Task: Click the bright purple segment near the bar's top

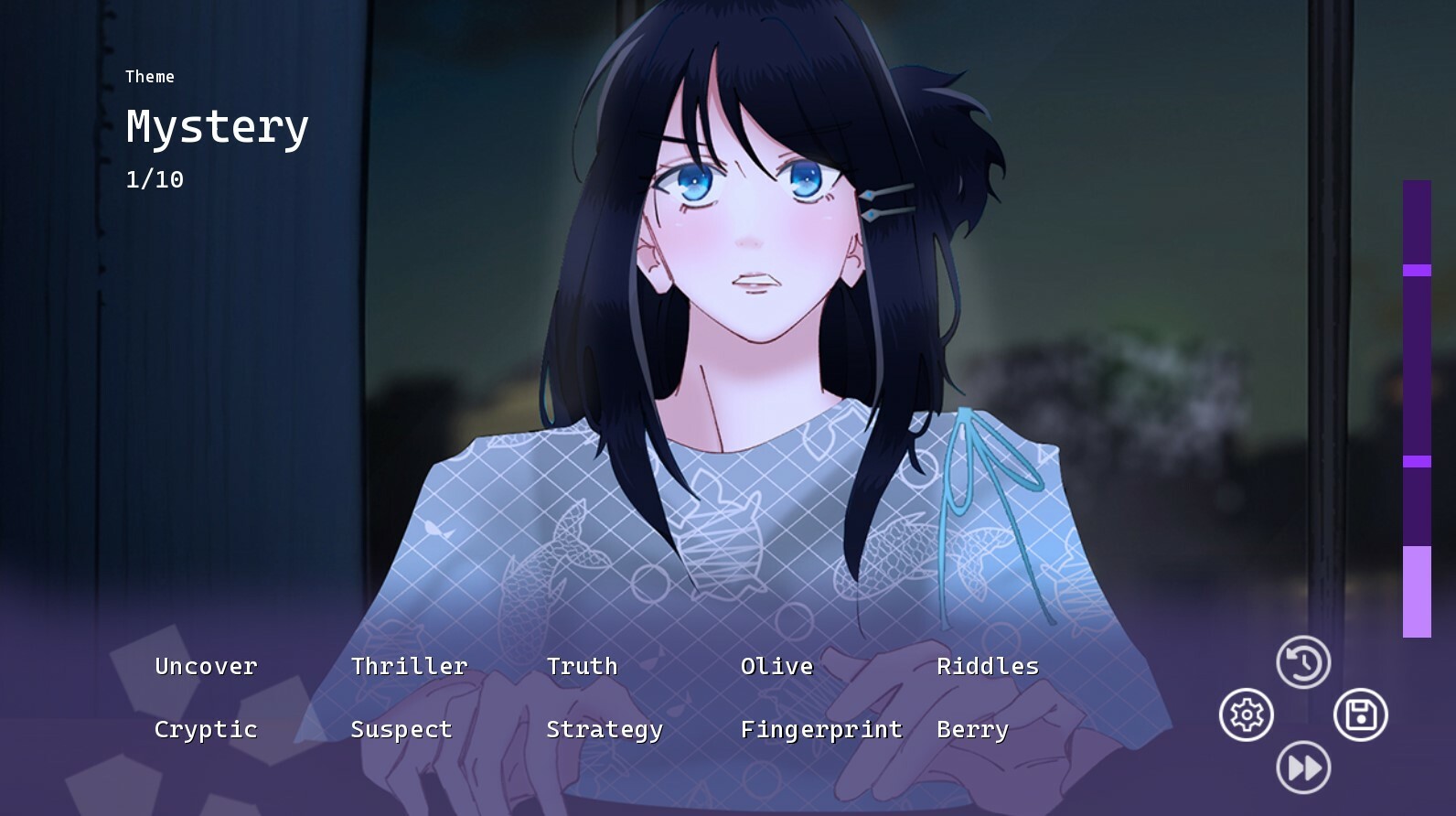Action: click(x=1414, y=268)
